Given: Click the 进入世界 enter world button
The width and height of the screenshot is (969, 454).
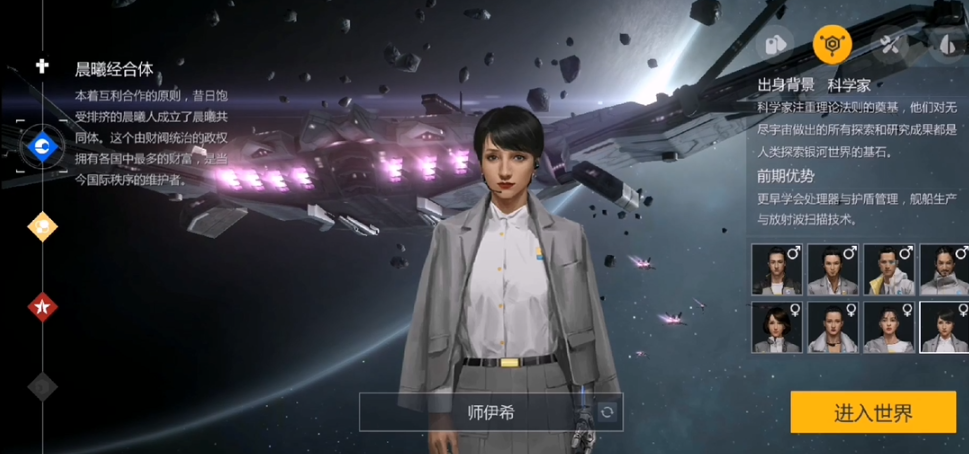Looking at the screenshot, I should click(x=874, y=412).
